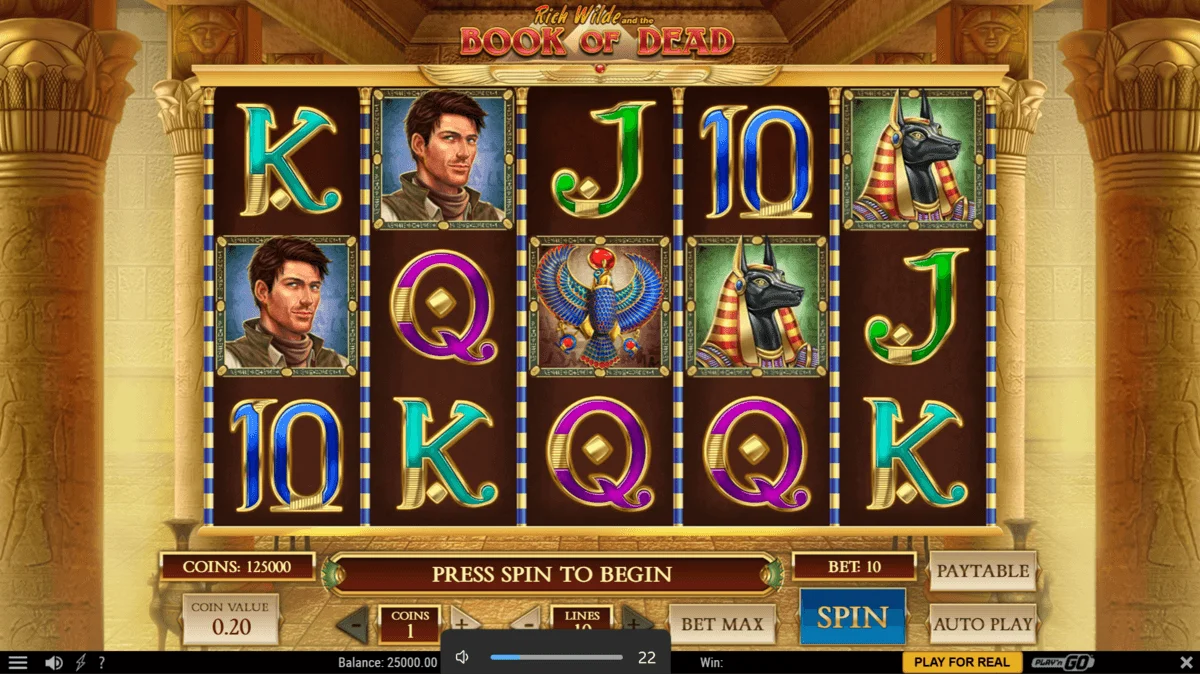Increase the number of lines
The height and width of the screenshot is (674, 1200).
pos(637,619)
